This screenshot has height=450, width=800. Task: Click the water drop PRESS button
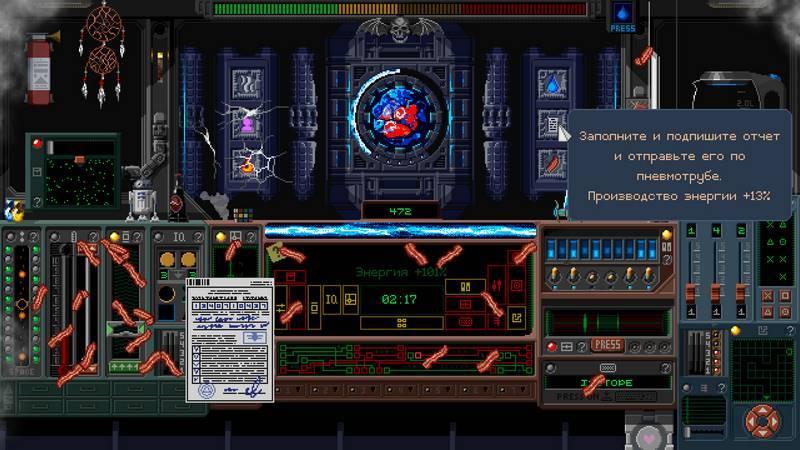[622, 16]
